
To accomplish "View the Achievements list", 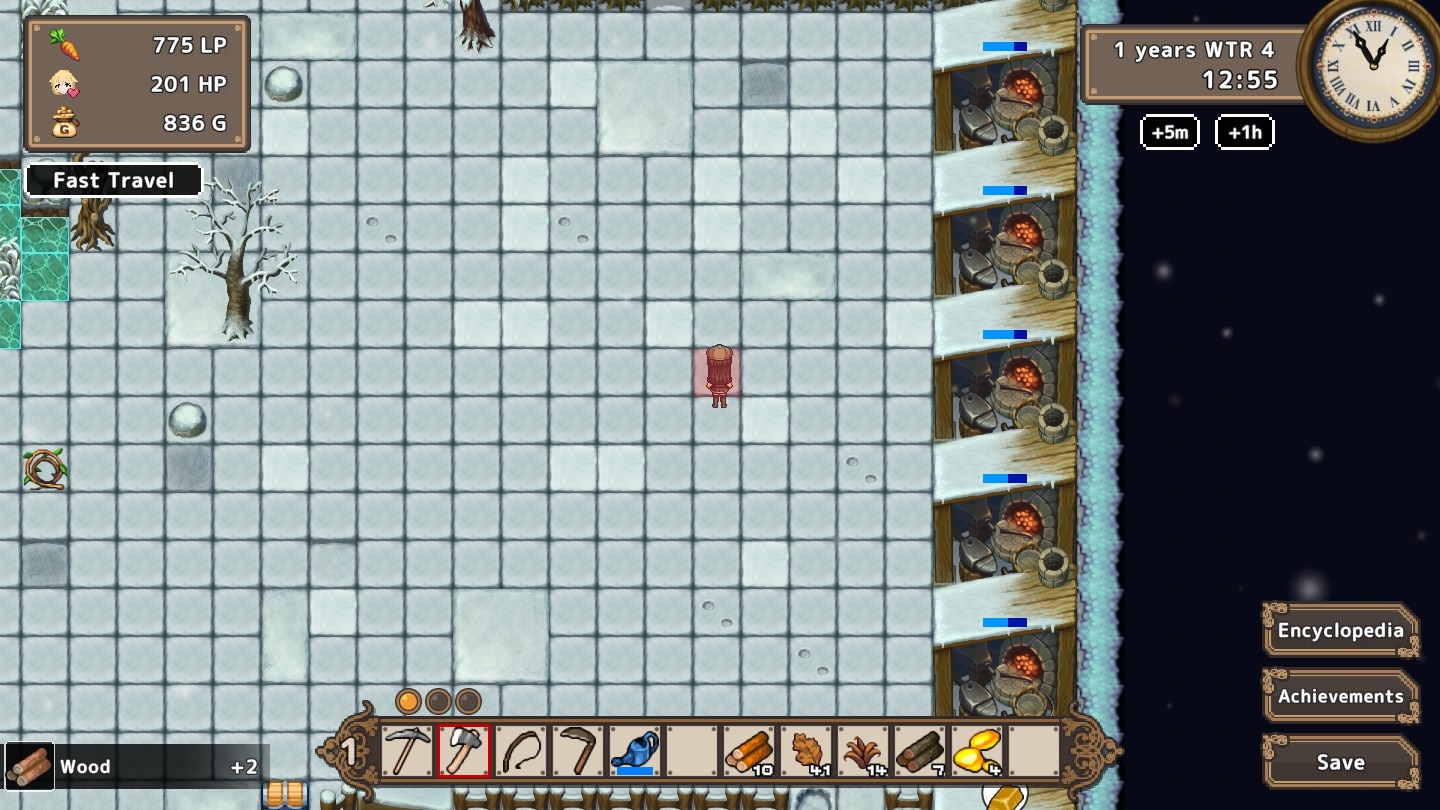I will pyautogui.click(x=1340, y=696).
